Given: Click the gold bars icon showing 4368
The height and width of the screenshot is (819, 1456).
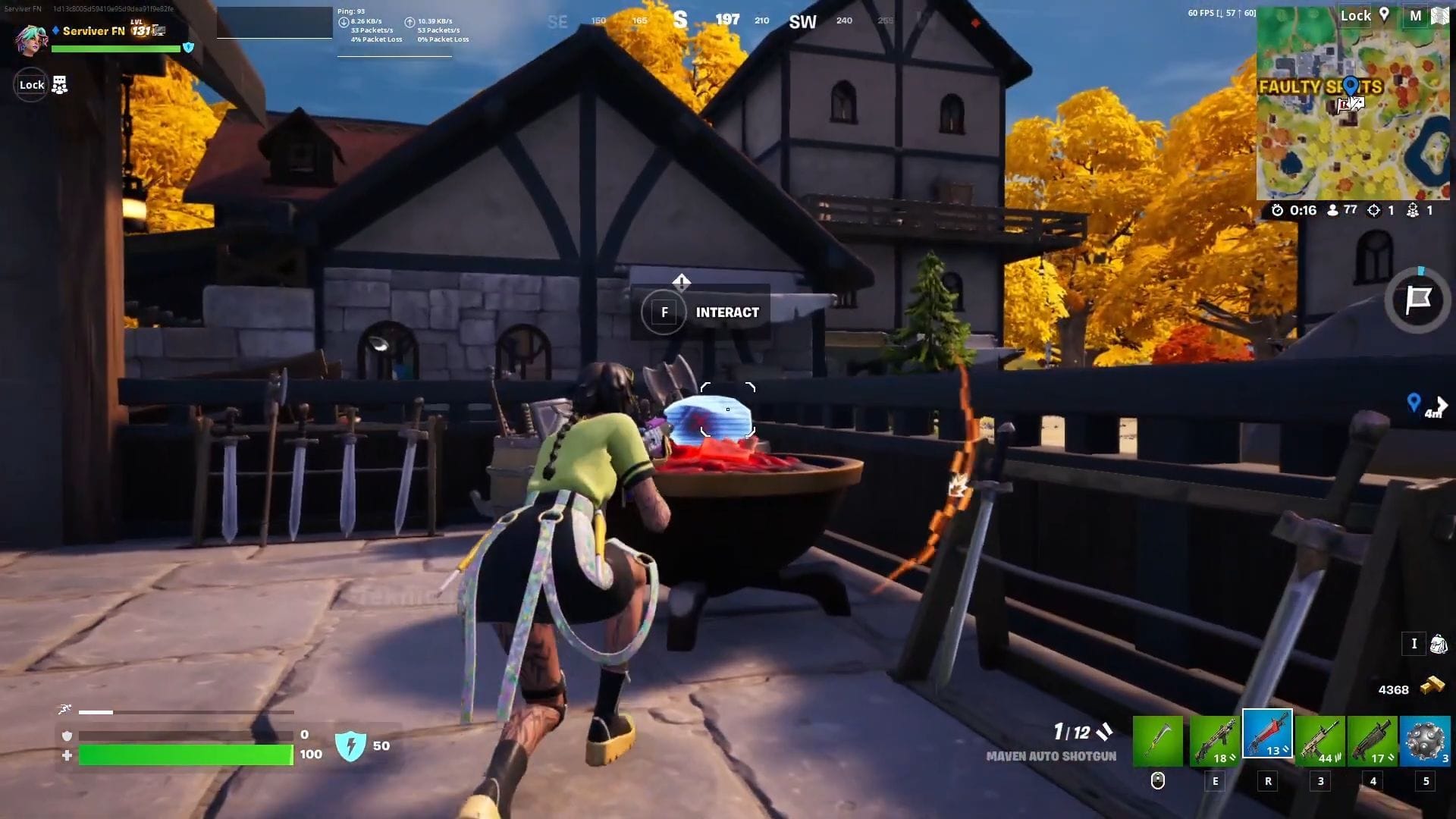Looking at the screenshot, I should coord(1430,689).
